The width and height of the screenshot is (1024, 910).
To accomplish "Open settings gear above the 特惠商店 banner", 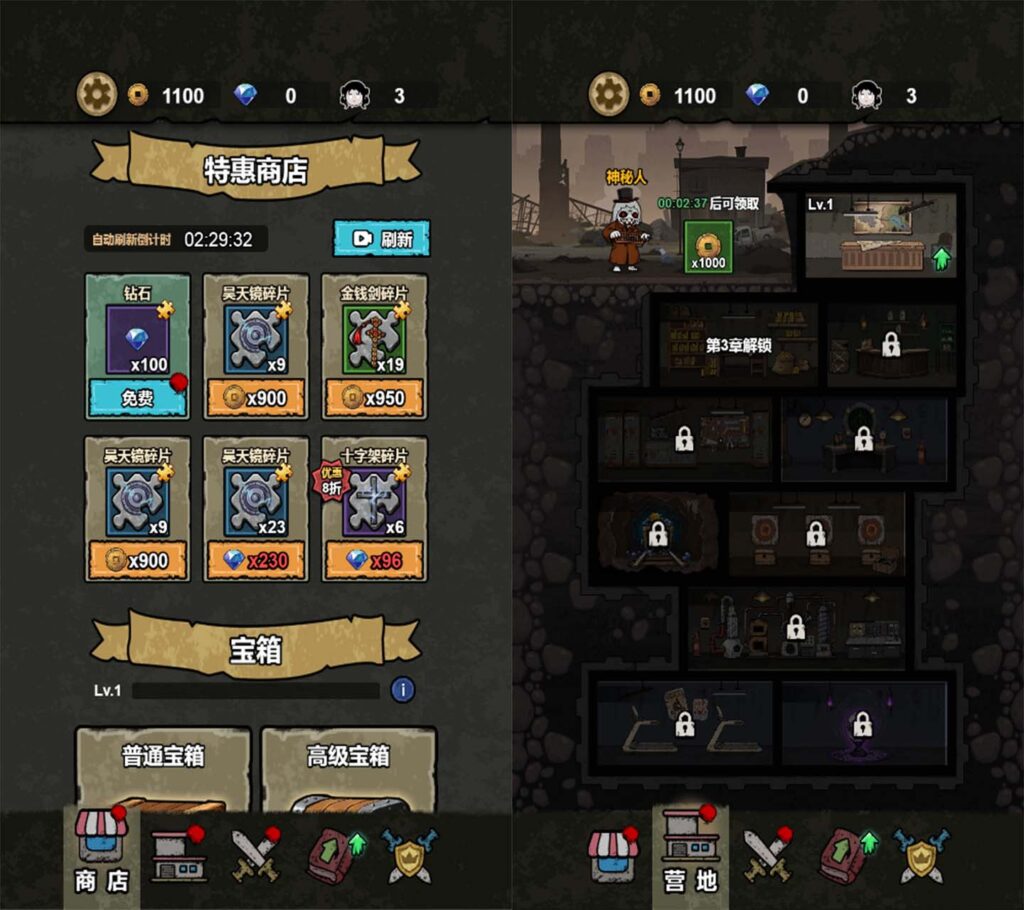I will pos(97,95).
